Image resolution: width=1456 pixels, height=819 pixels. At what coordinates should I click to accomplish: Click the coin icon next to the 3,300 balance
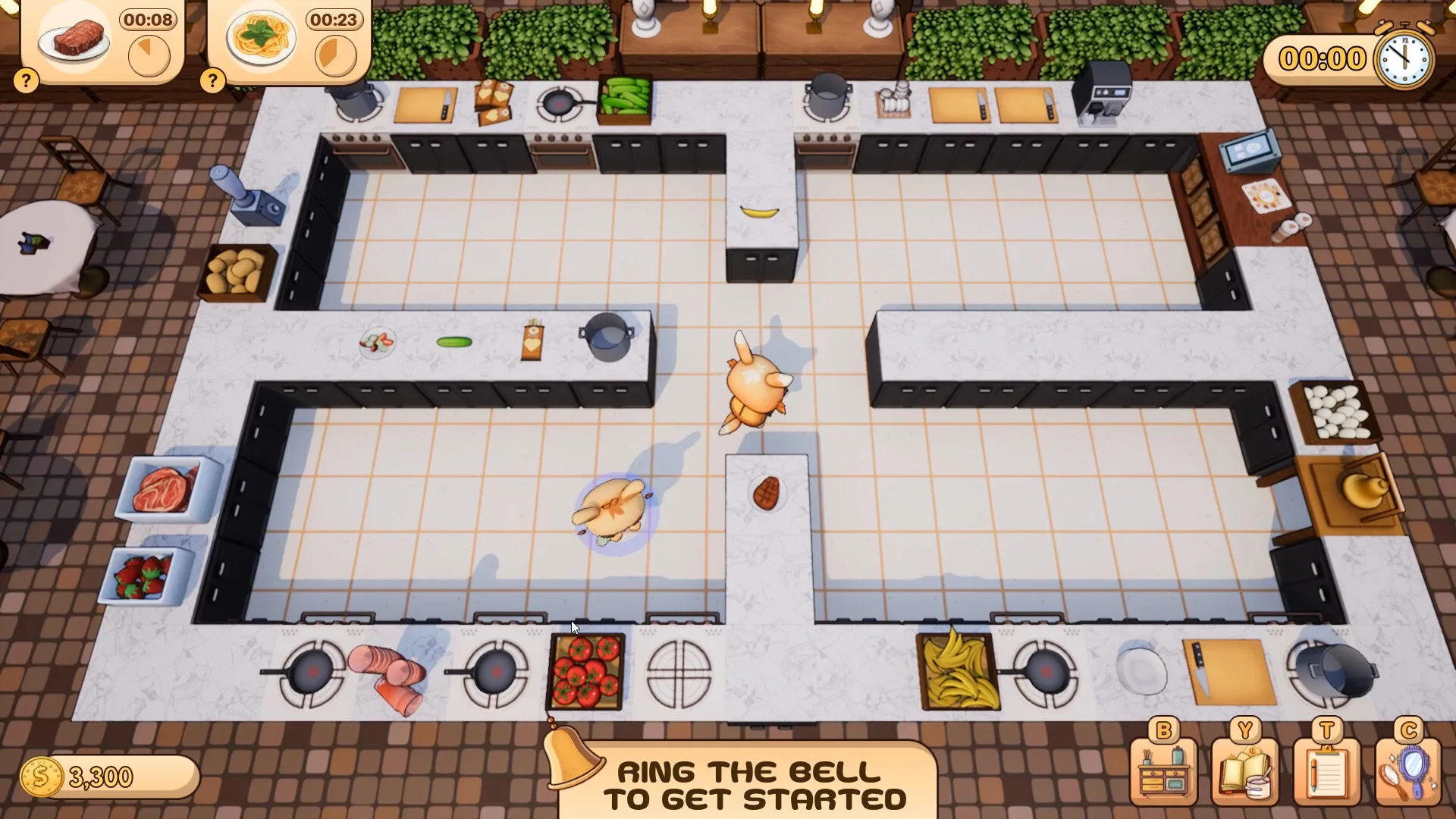(42, 775)
